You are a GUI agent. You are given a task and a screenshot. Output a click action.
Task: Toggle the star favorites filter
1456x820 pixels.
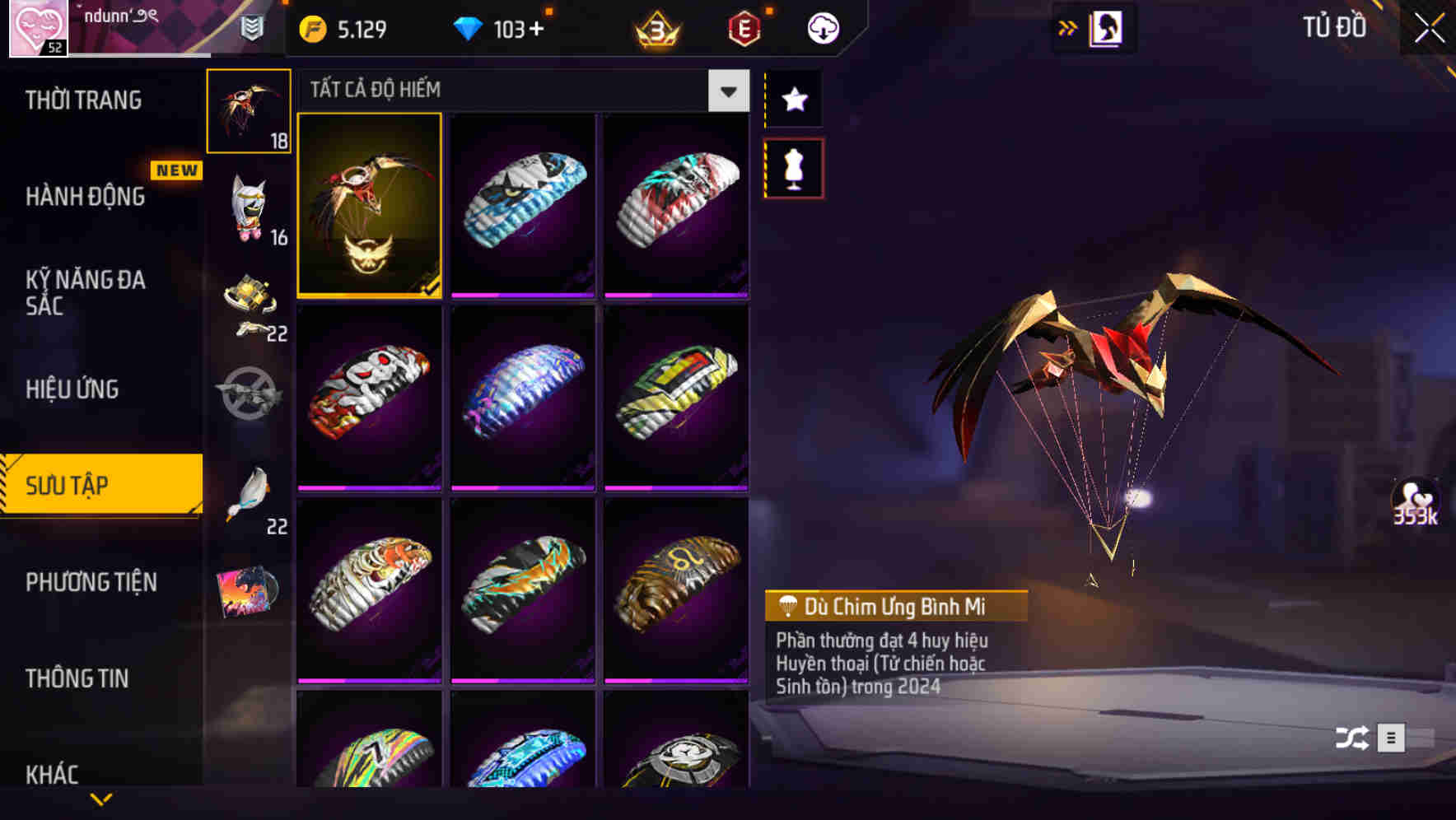pyautogui.click(x=793, y=100)
